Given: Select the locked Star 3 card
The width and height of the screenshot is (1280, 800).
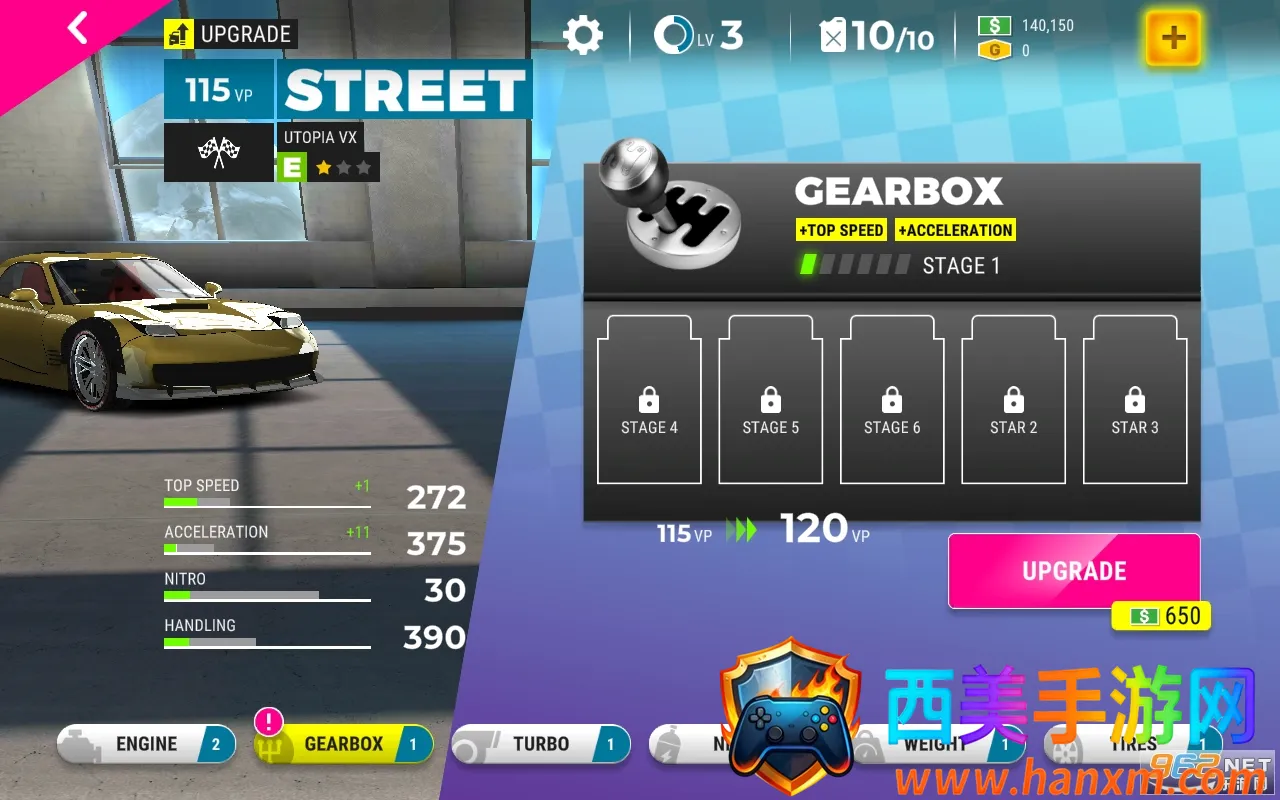Looking at the screenshot, I should click(1135, 400).
